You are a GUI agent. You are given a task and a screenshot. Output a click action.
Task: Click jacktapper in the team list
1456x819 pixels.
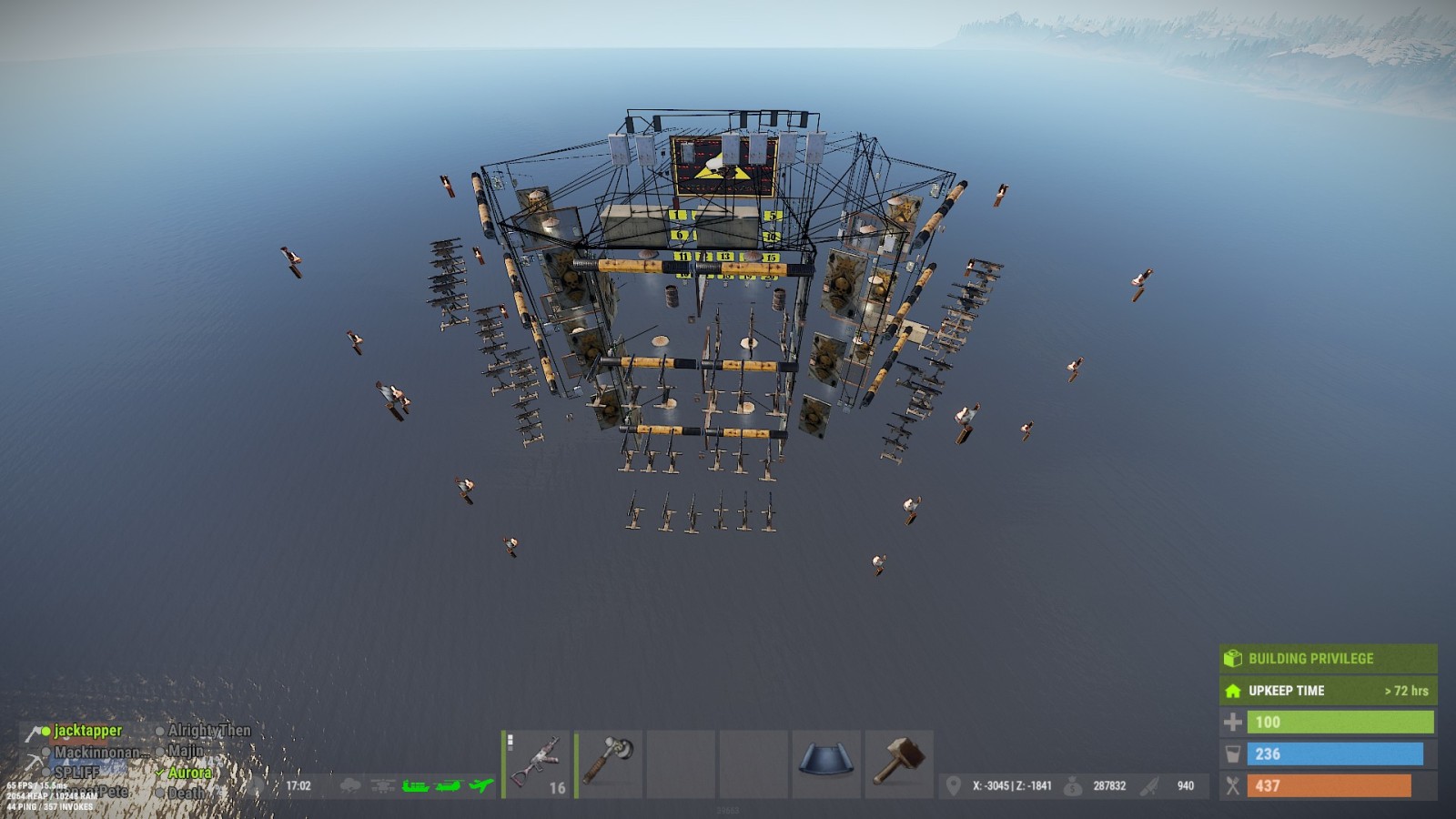[x=87, y=731]
